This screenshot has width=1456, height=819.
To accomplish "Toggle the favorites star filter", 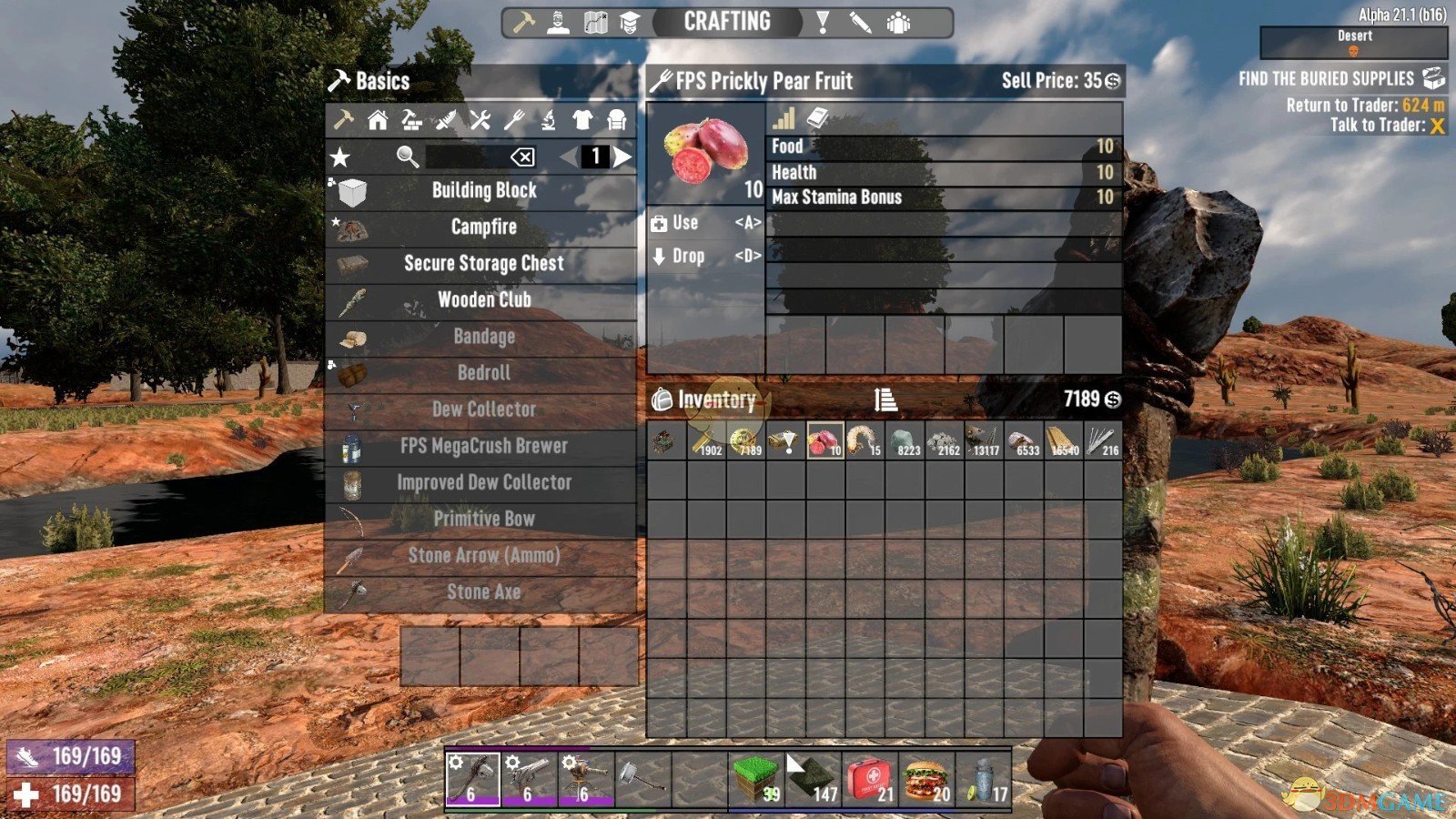I will click(342, 156).
